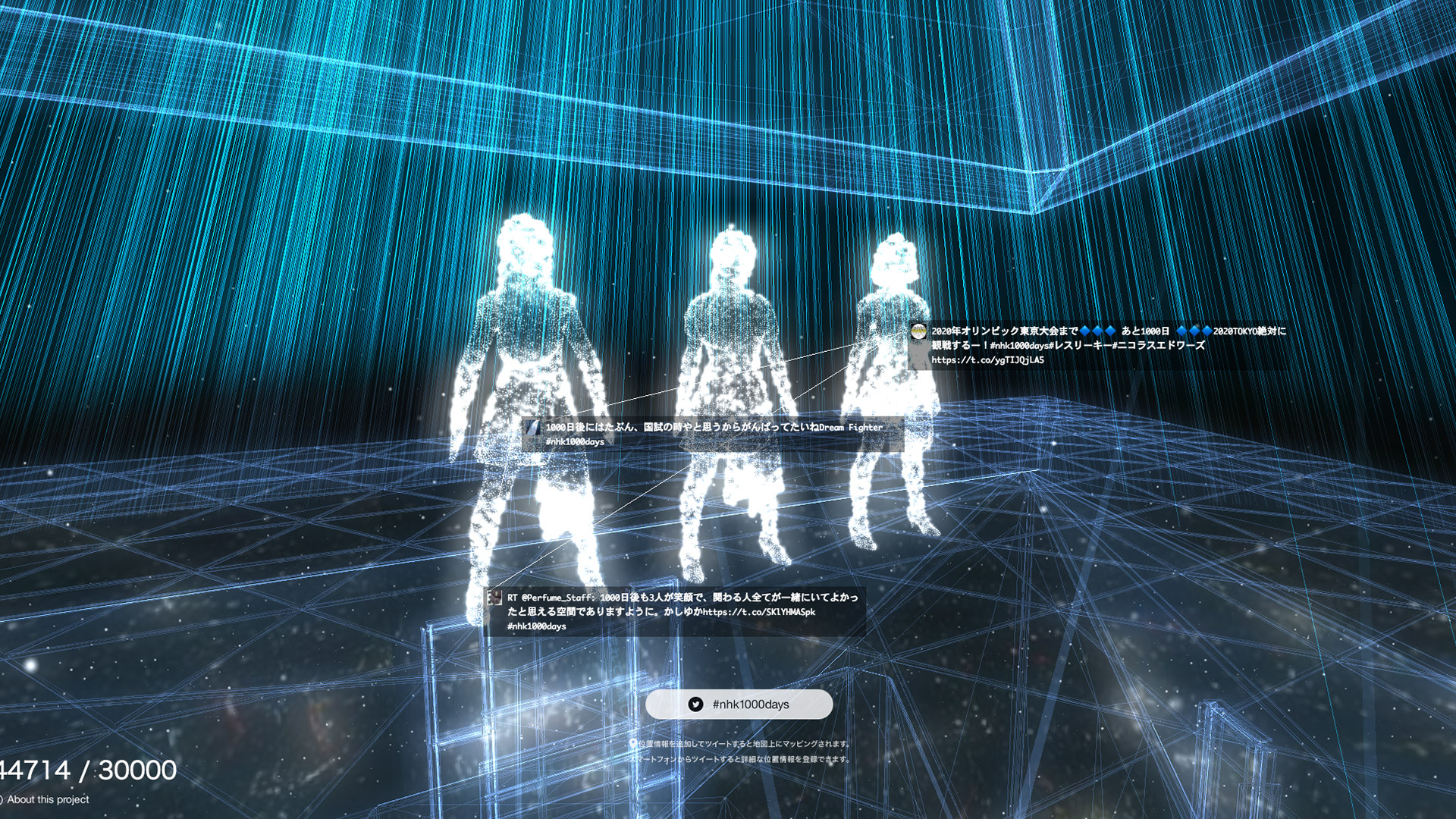This screenshot has height=819, width=1456.
Task: Open the About this project link
Action: (45, 799)
